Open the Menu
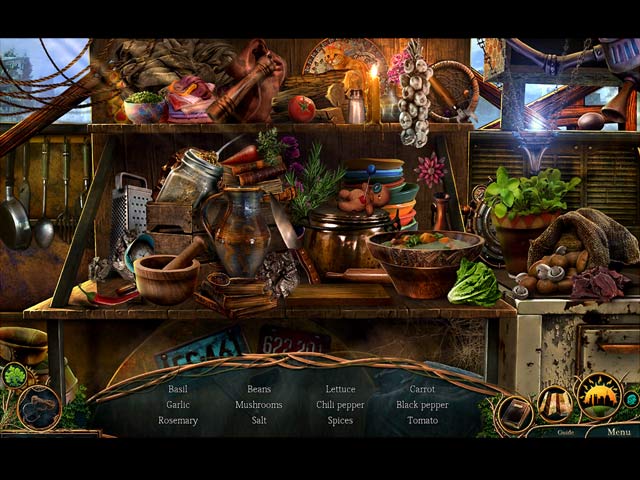This screenshot has width=640, height=480. [x=618, y=432]
